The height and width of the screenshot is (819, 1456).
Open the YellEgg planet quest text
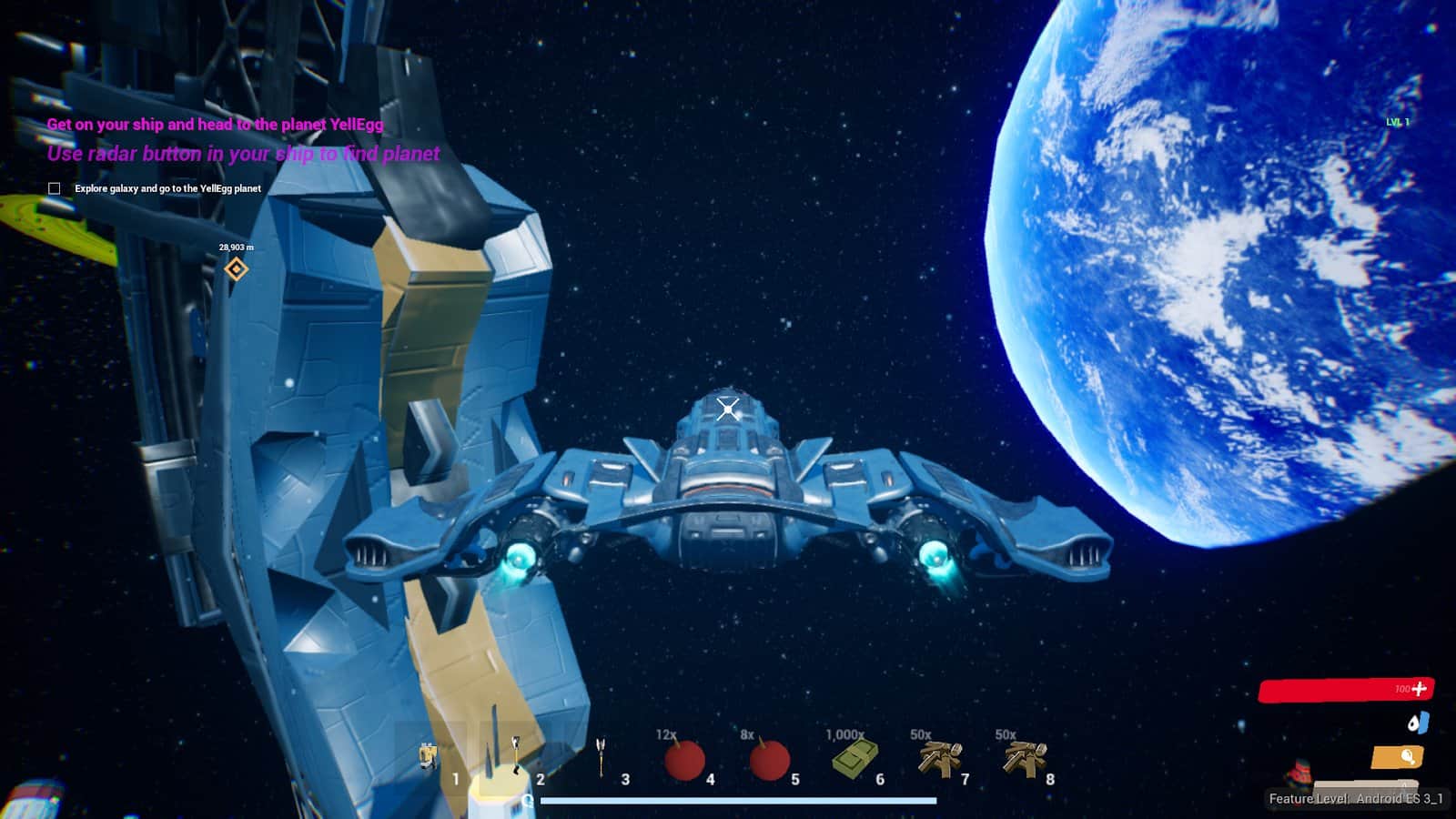pos(215,125)
